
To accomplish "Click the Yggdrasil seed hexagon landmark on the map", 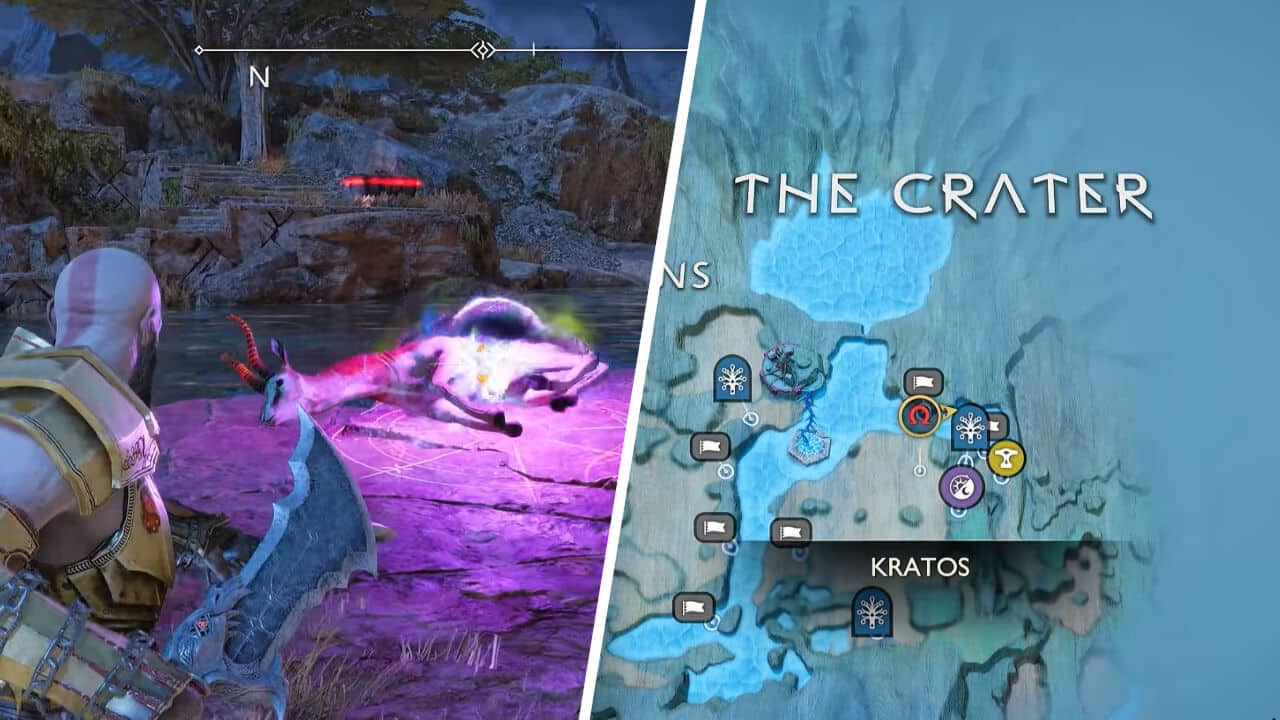I will click(810, 448).
